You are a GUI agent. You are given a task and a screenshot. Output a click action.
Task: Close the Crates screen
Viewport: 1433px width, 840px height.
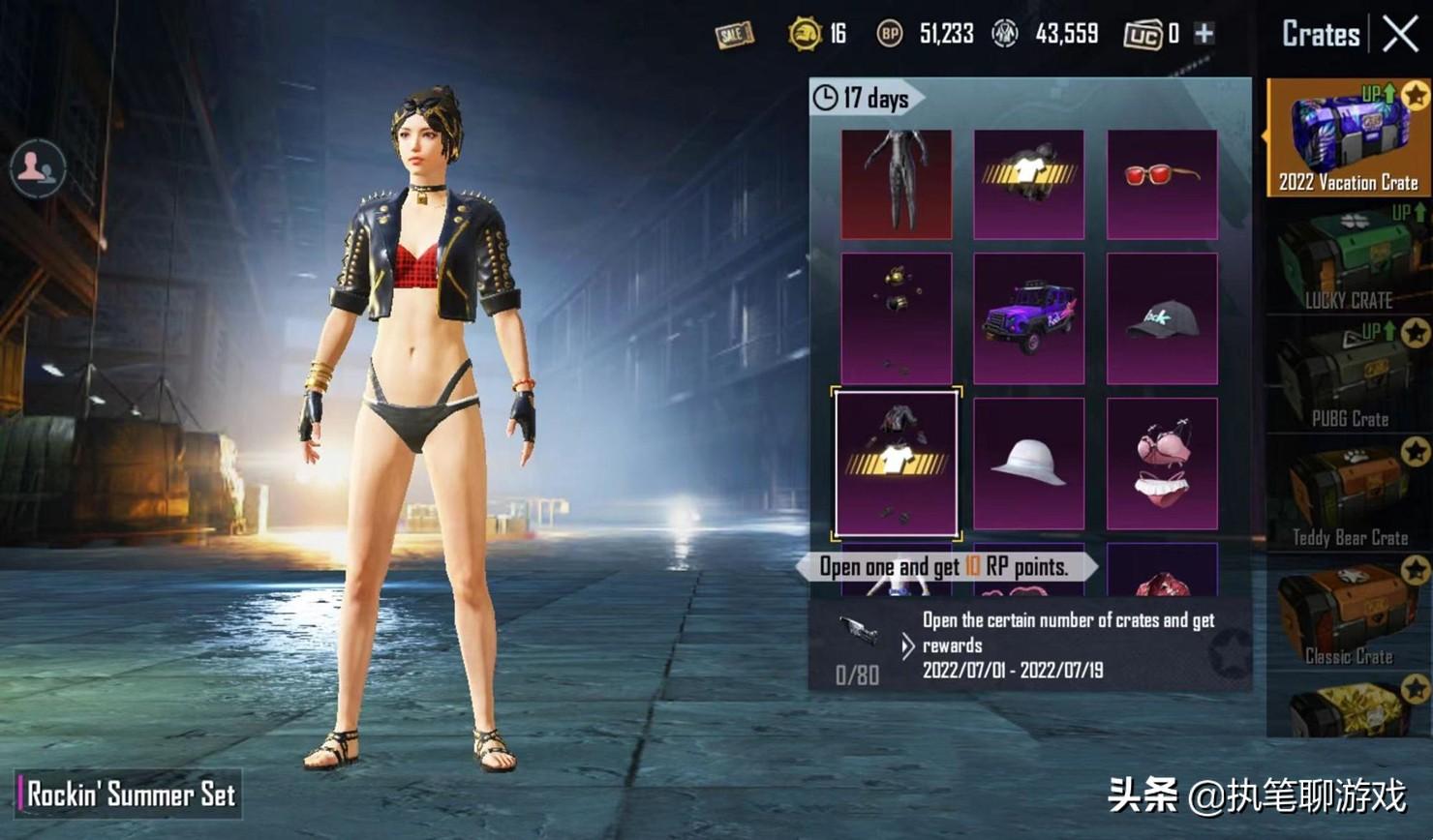click(x=1400, y=35)
